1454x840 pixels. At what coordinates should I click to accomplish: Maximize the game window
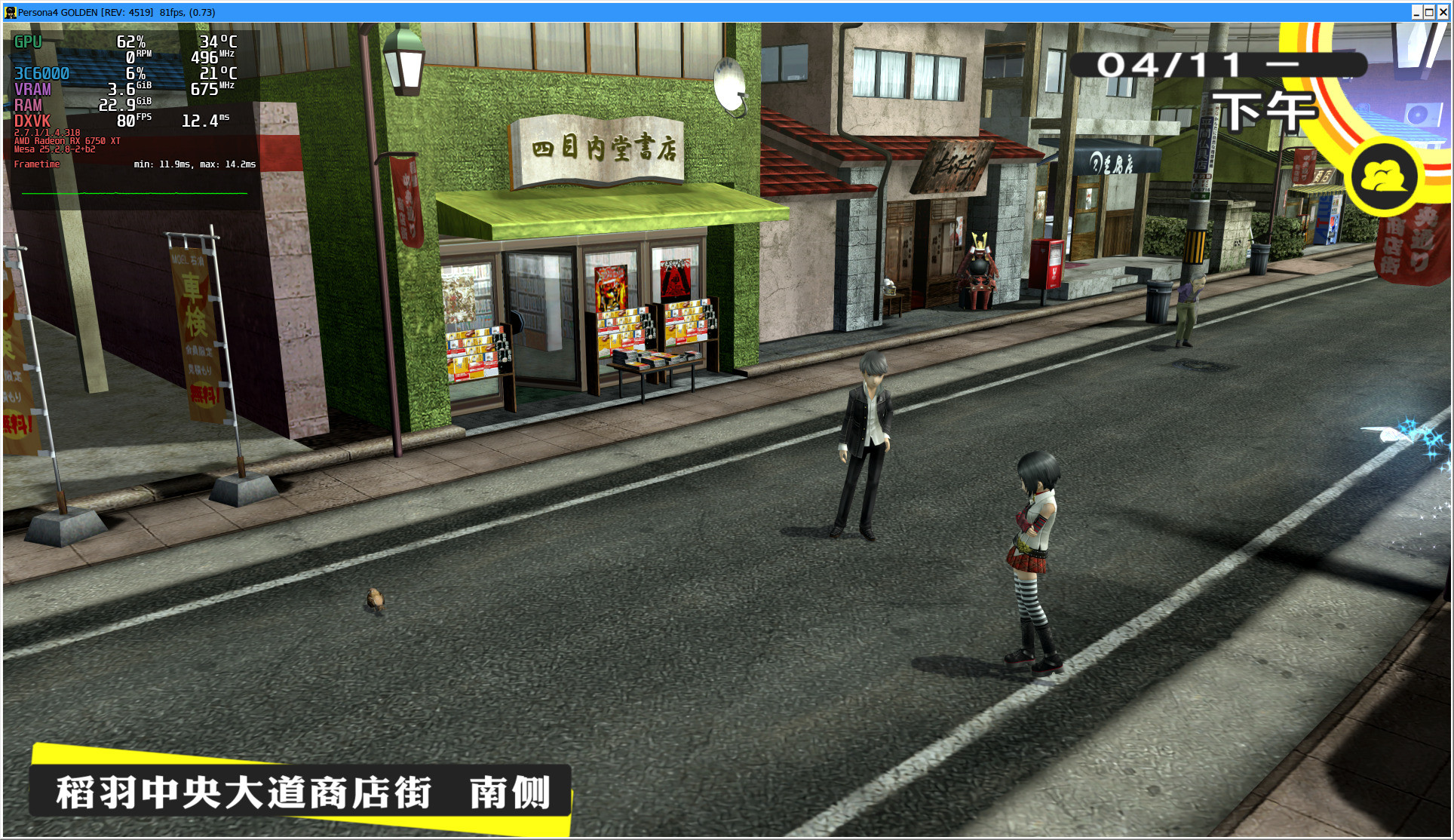tap(1429, 12)
